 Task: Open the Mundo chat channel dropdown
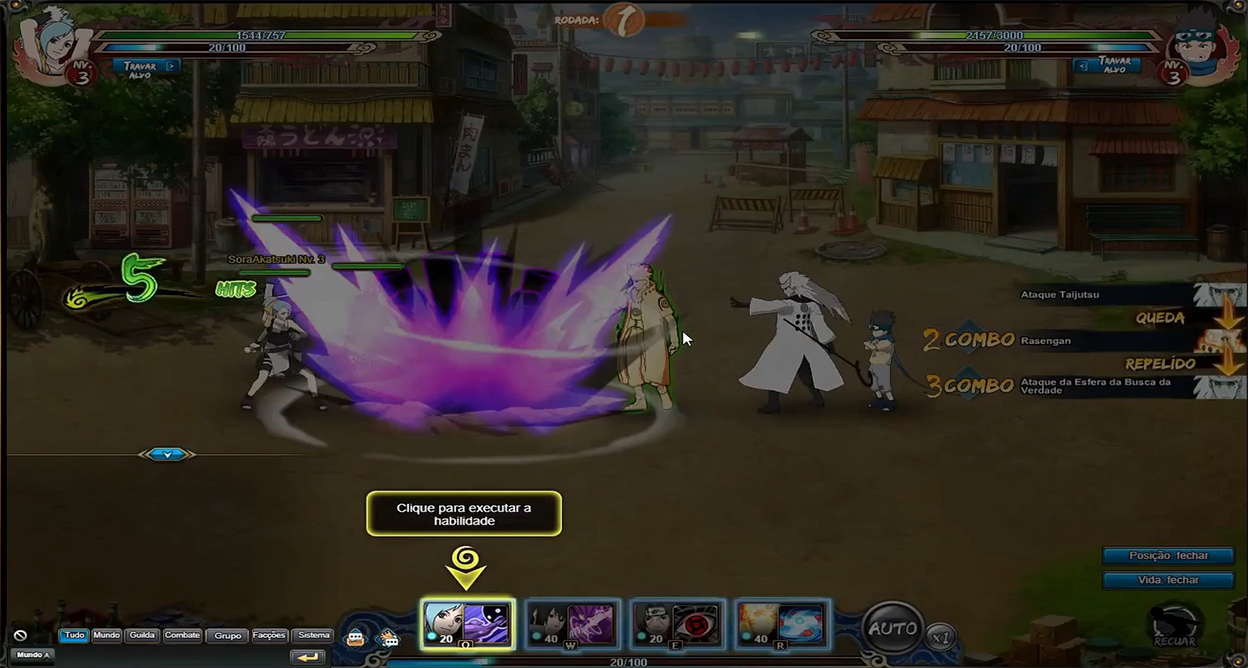[33, 655]
